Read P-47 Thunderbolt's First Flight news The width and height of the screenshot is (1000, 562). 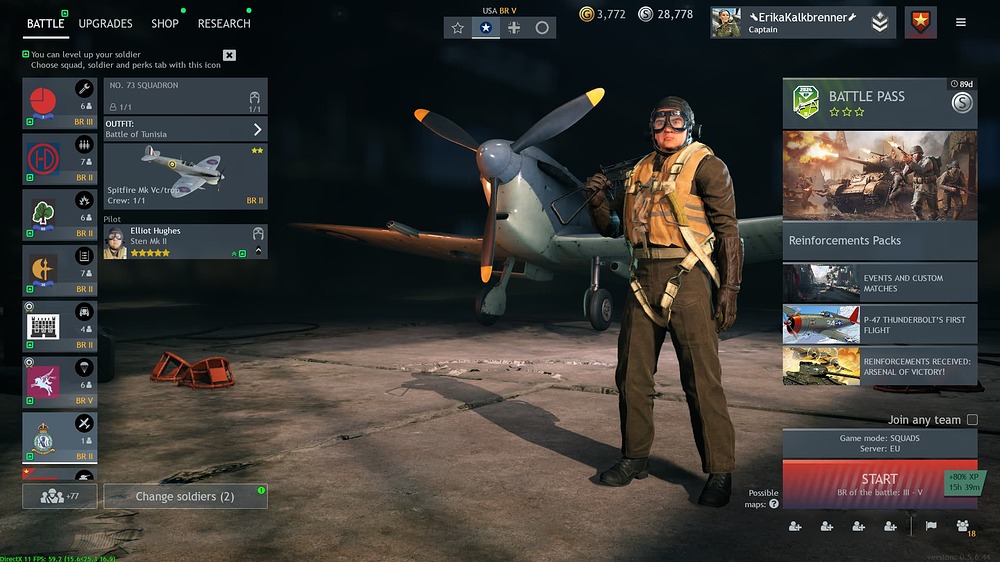coord(879,324)
